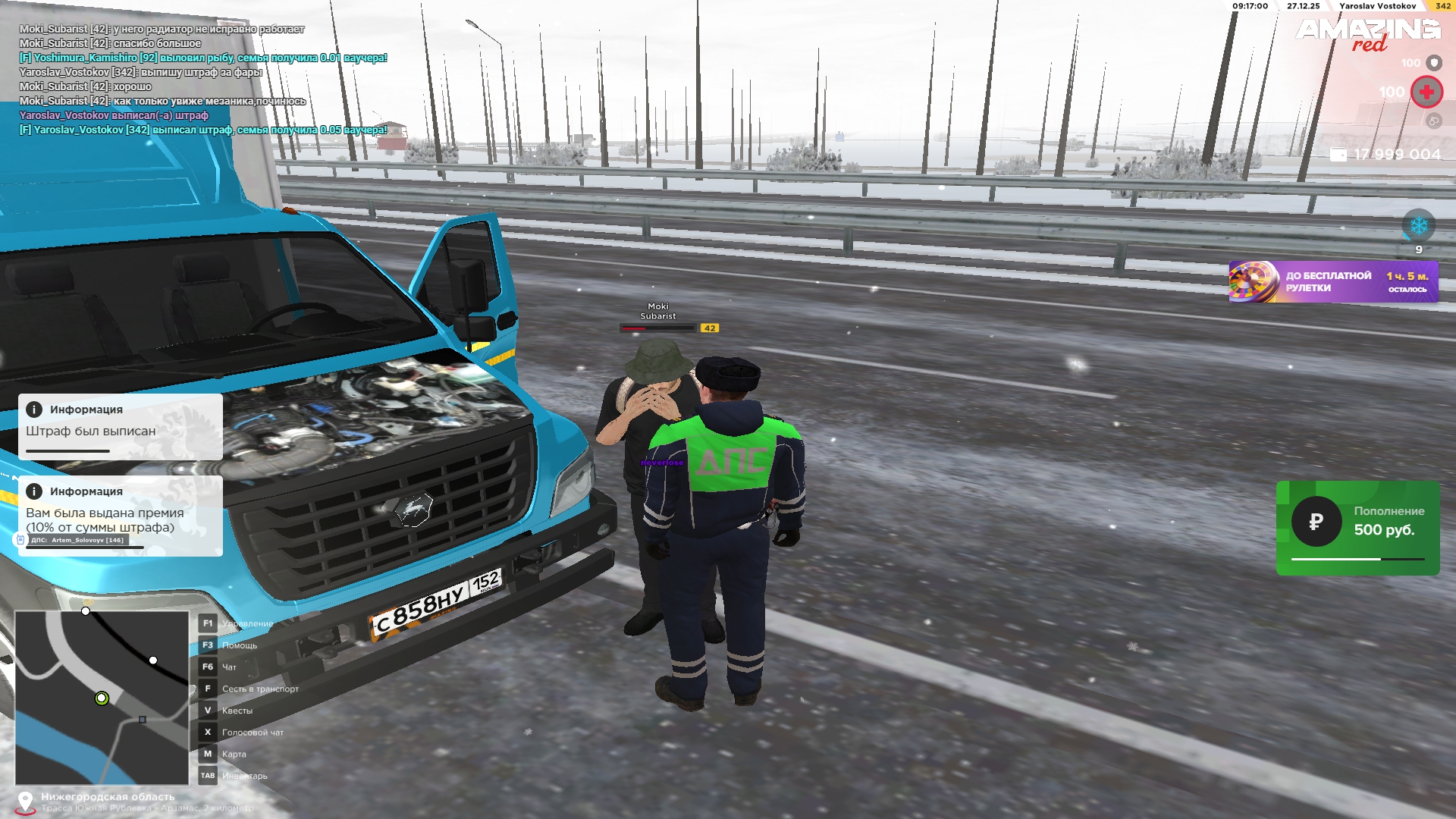Image resolution: width=1456 pixels, height=819 pixels.
Task: Click the 500 rub. top-up notification
Action: pos(1357,528)
